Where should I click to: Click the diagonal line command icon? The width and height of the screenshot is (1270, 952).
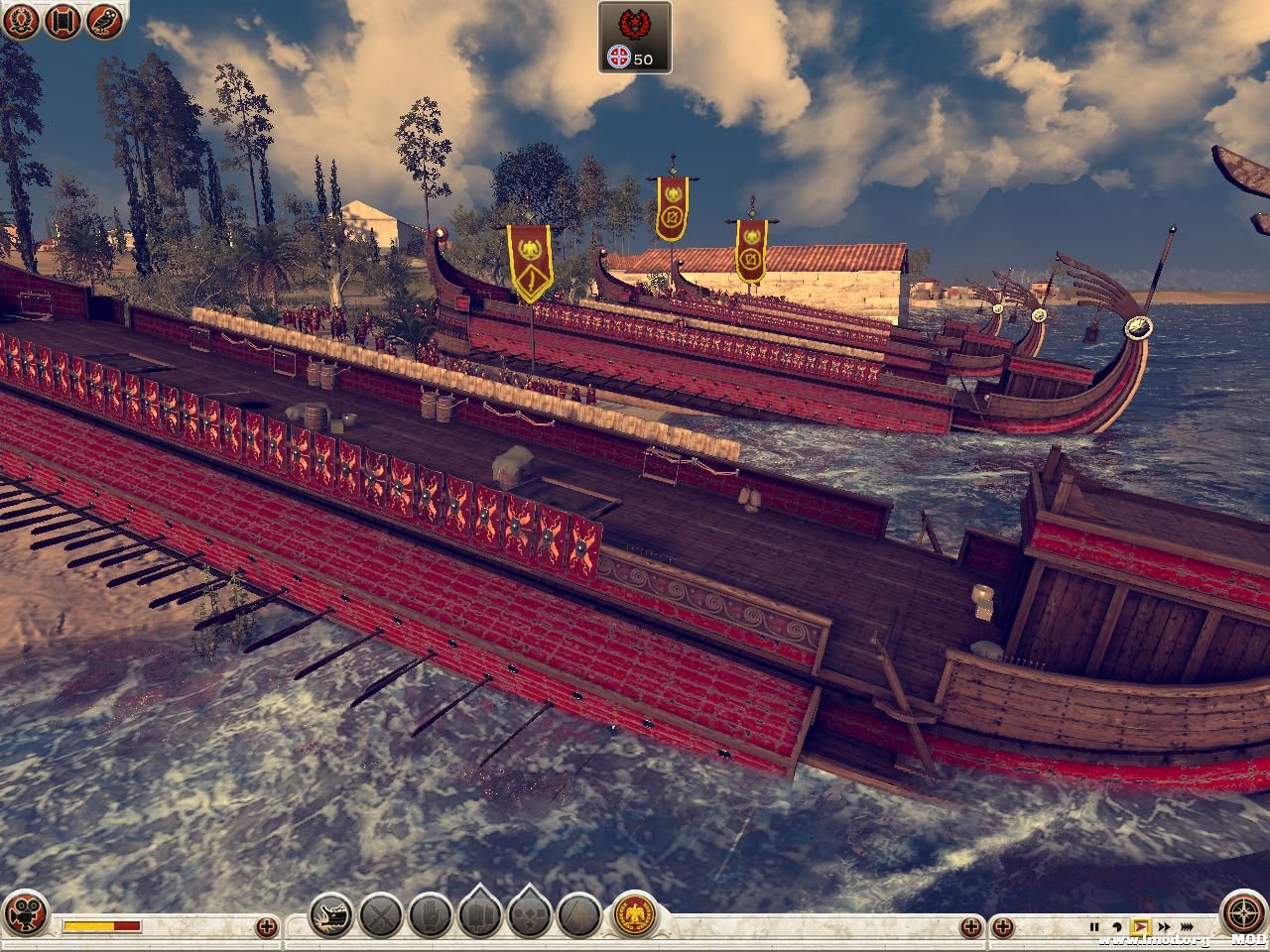tap(578, 913)
